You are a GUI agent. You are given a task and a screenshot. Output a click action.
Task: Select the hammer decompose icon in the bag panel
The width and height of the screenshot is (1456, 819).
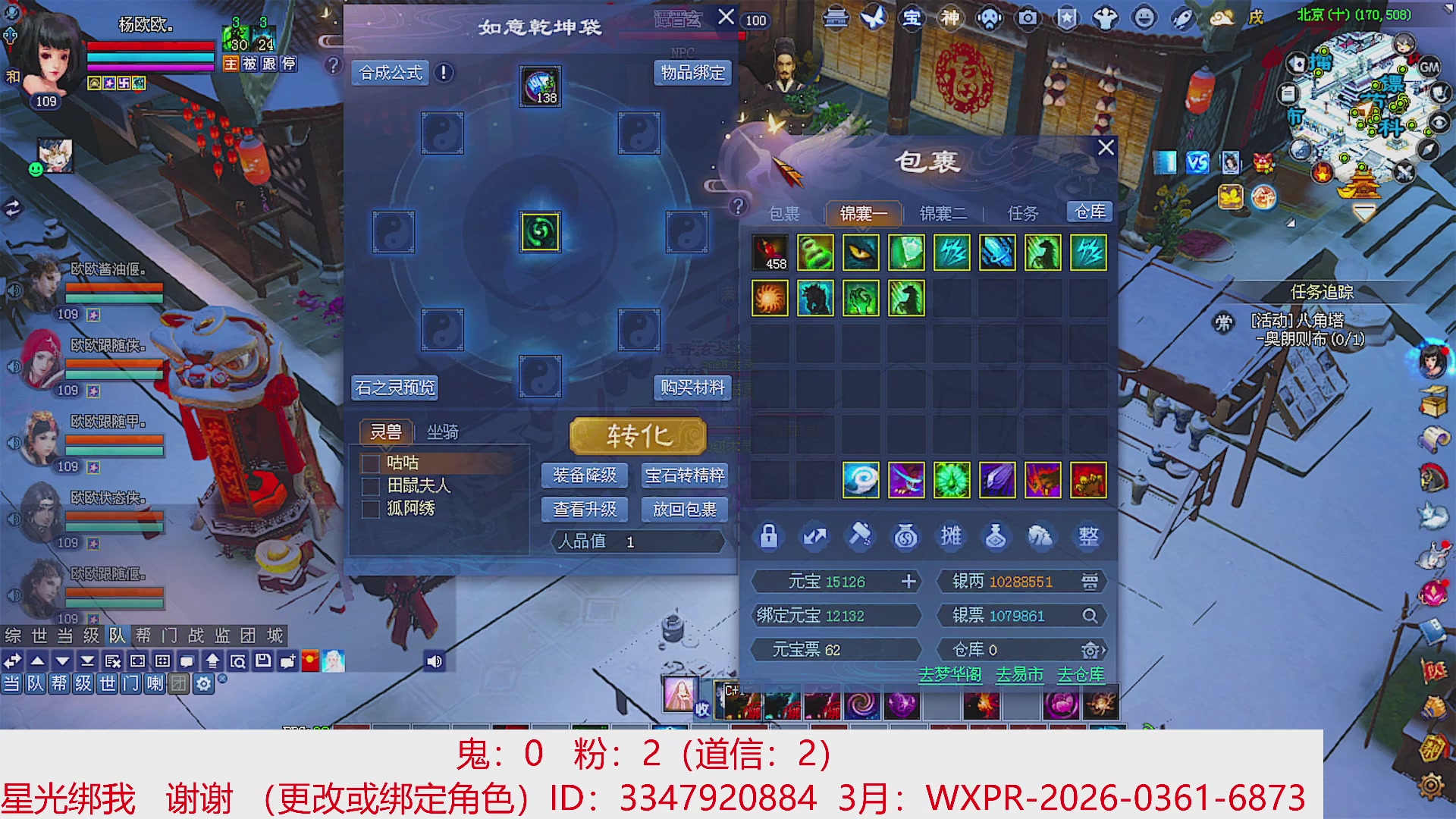click(x=860, y=535)
